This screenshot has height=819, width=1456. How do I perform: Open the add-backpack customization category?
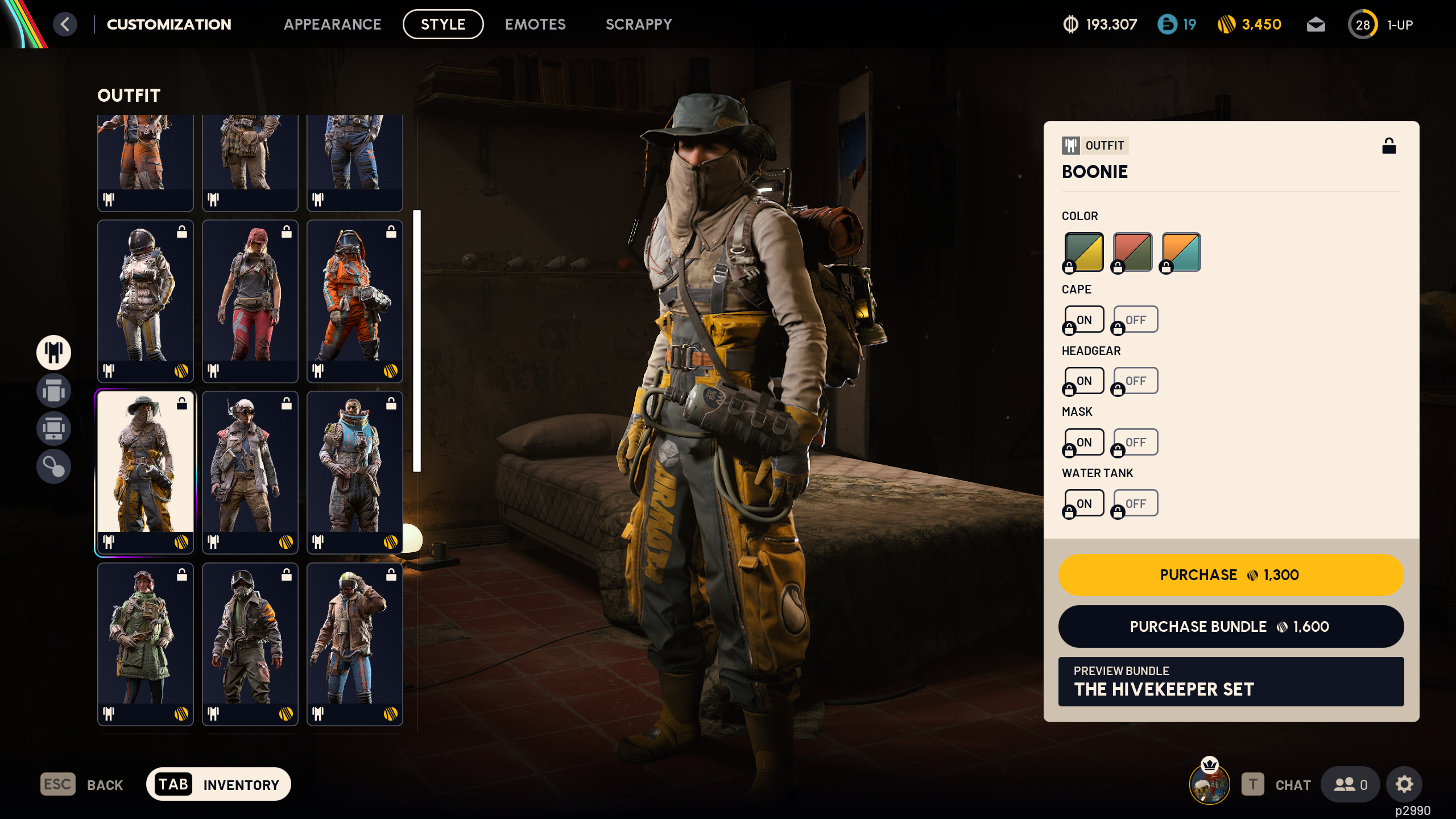53,428
